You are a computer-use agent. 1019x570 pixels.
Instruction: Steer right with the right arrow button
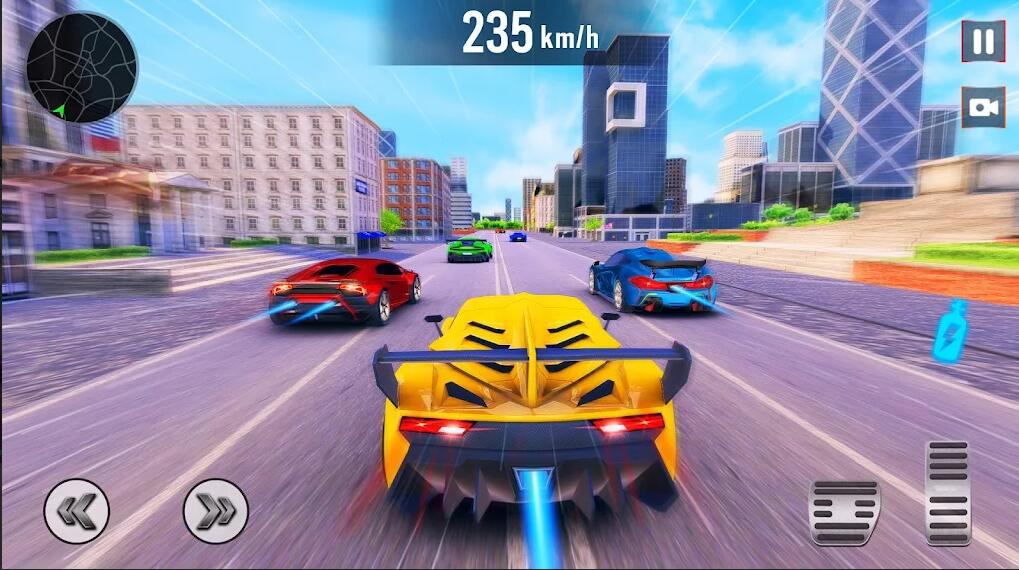point(215,511)
